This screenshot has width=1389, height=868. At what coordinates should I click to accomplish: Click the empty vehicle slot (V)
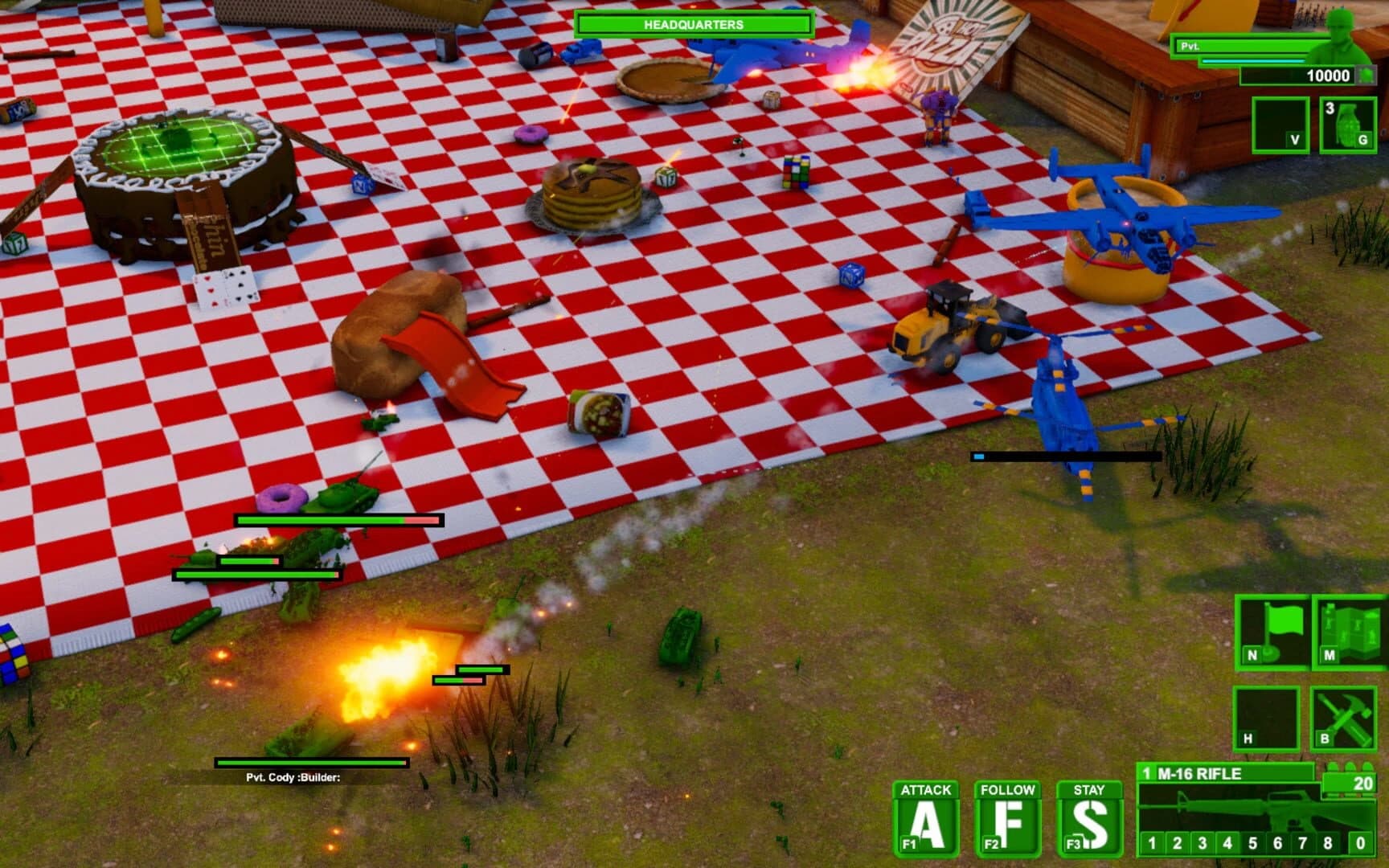click(x=1280, y=125)
